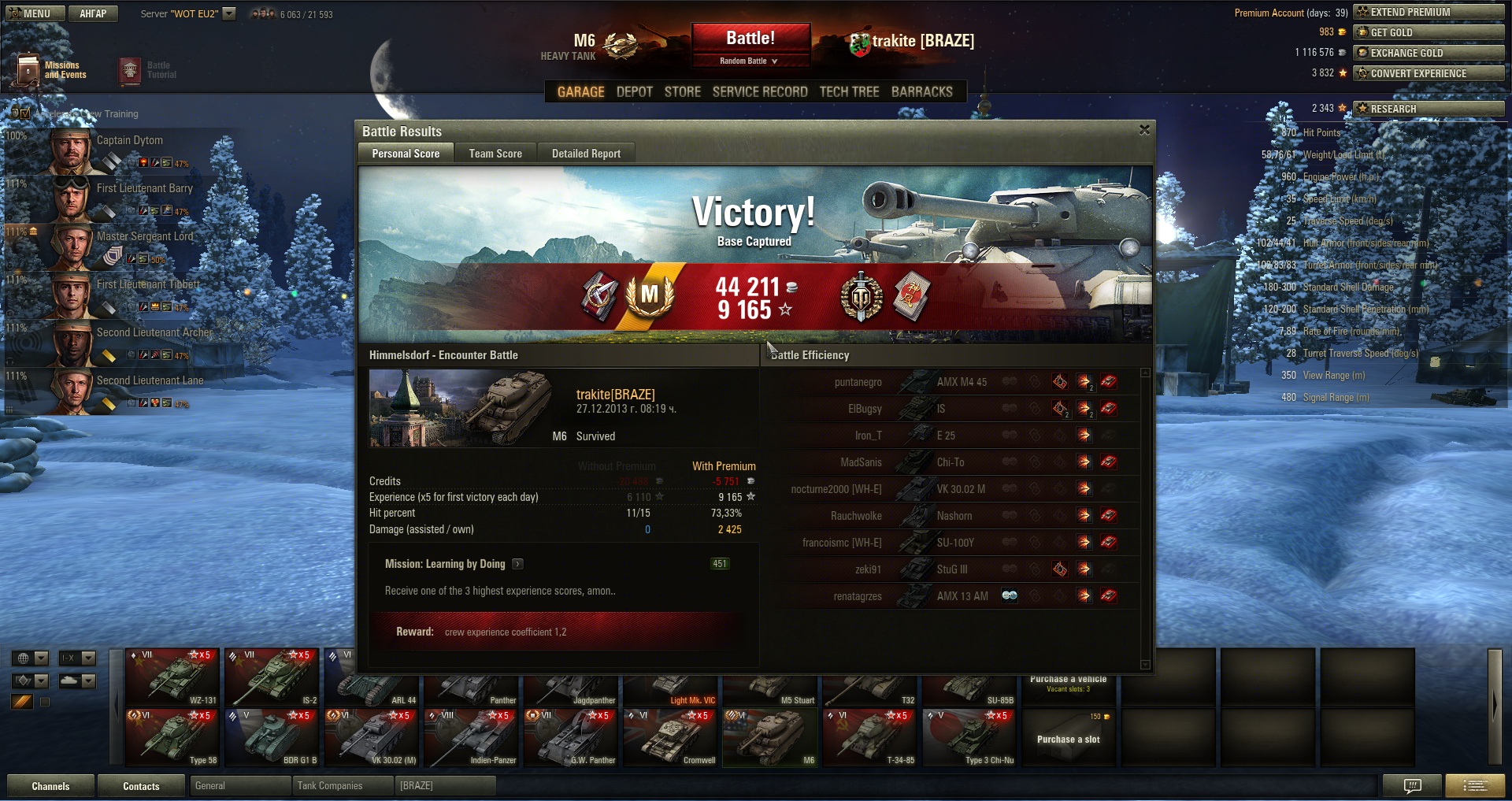Screen dimensions: 1512x801
Task: Open the MENU button
Action: (30, 13)
